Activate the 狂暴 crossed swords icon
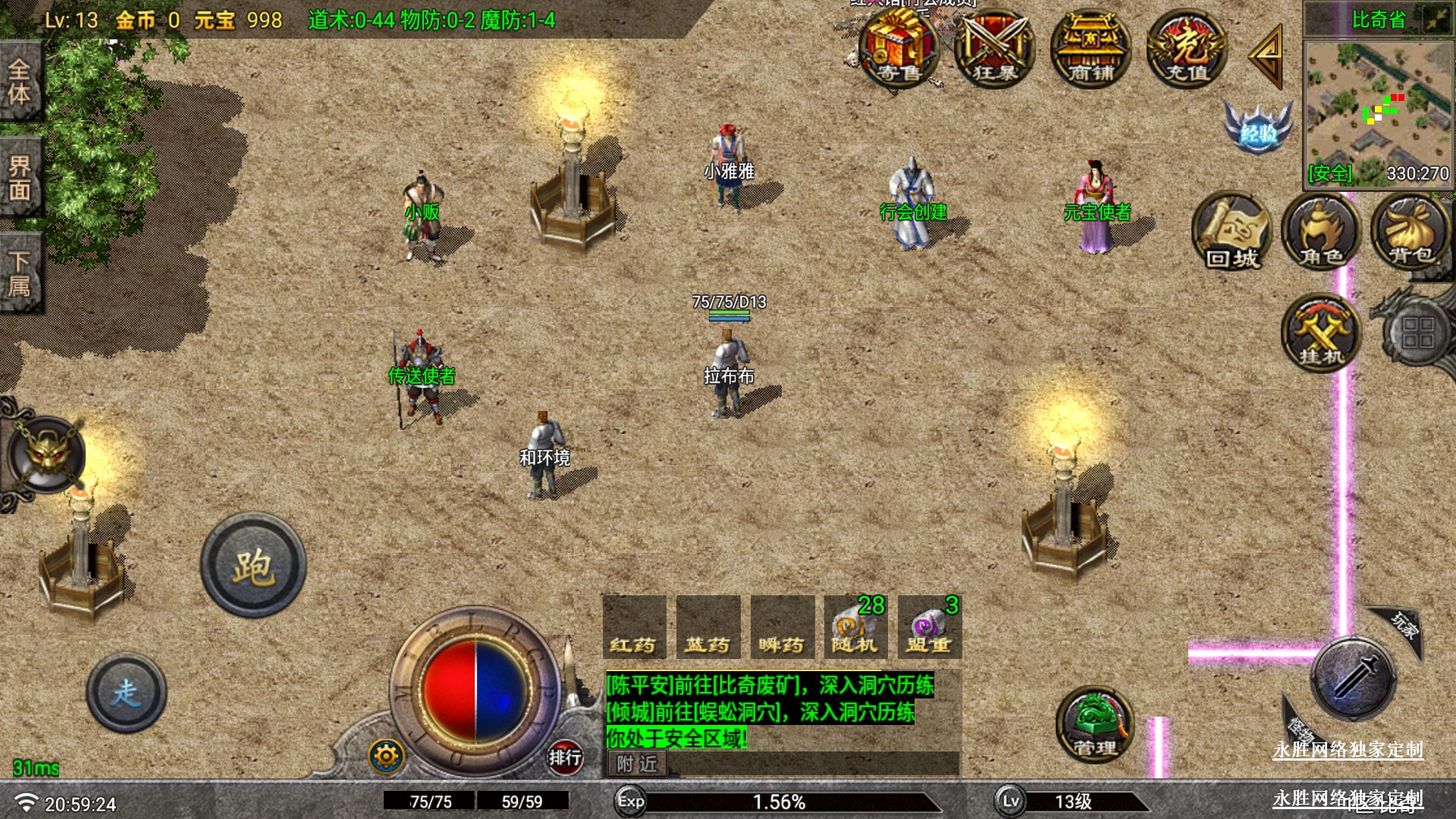The image size is (1456, 819). point(994,49)
